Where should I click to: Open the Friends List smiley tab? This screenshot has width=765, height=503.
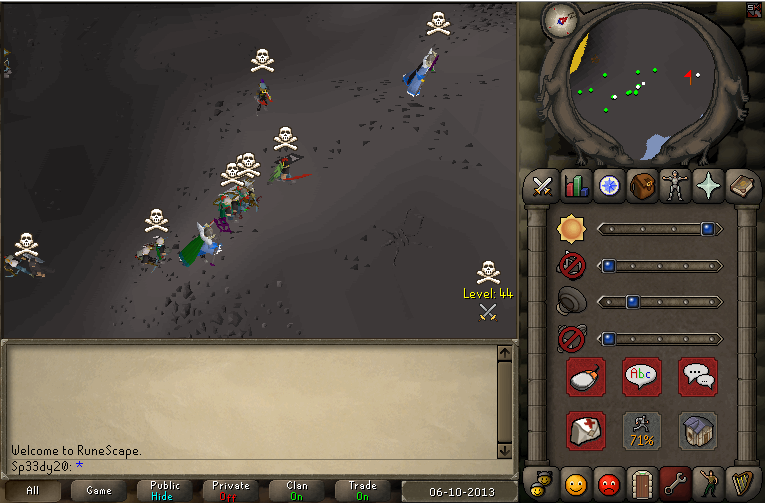click(575, 485)
